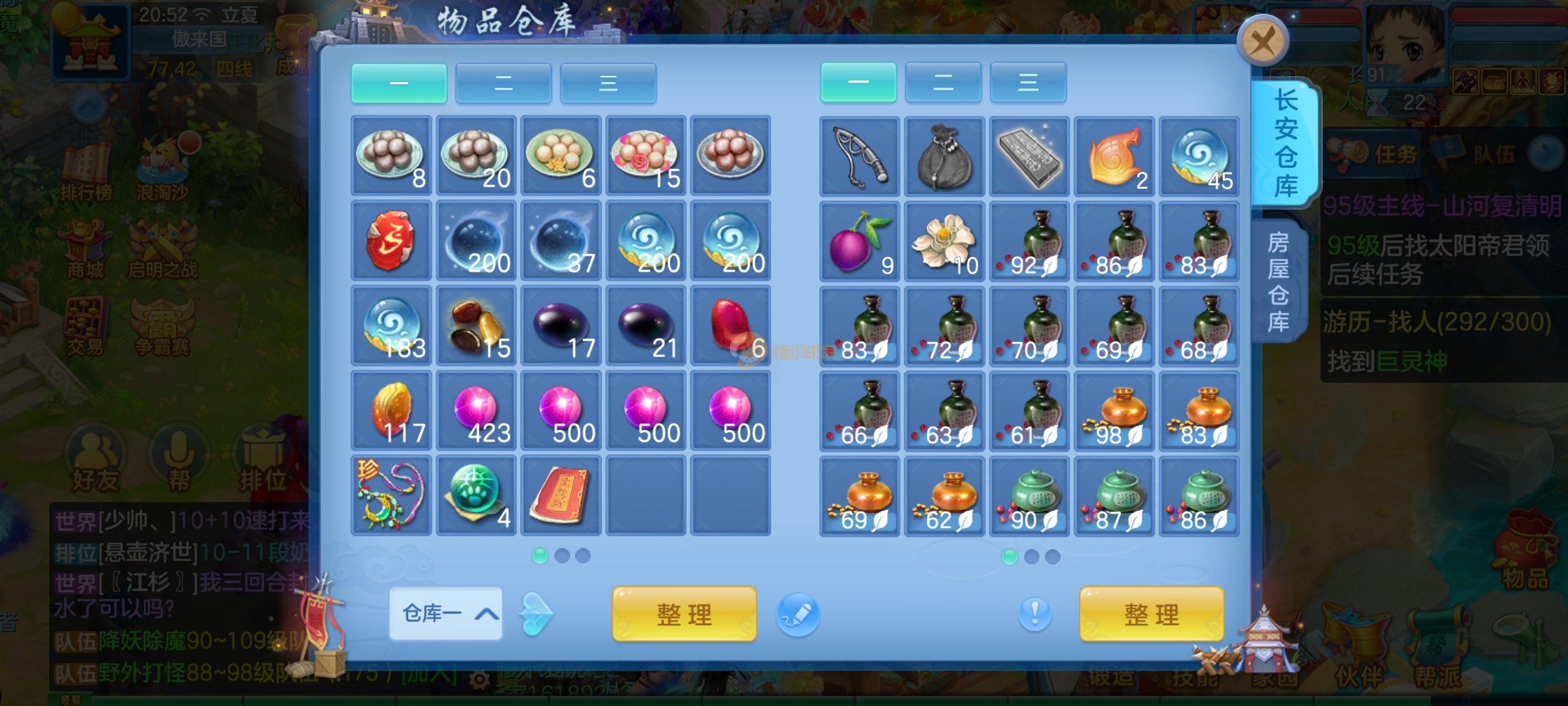Image resolution: width=1568 pixels, height=706 pixels.
Task: Choose the beaded necklace item marked 珍
Action: click(391, 496)
